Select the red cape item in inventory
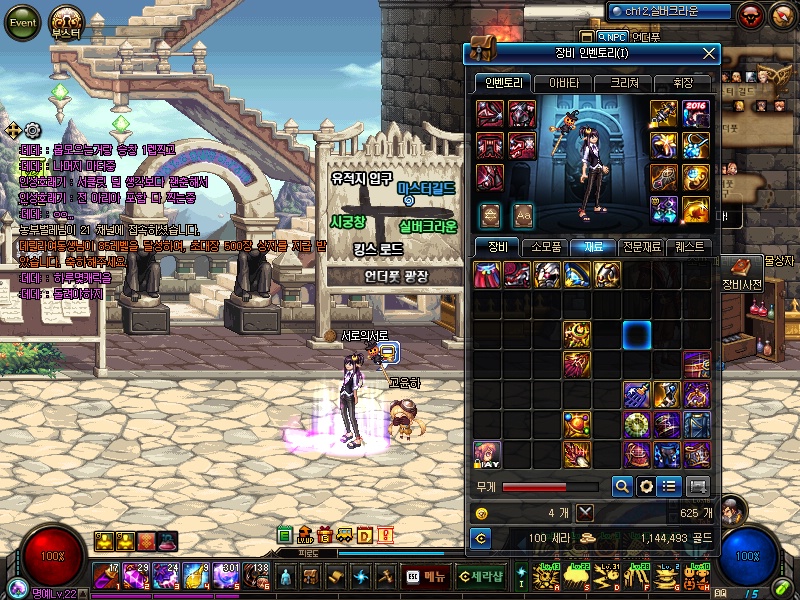Screen dimensions: 800x600 (487, 275)
